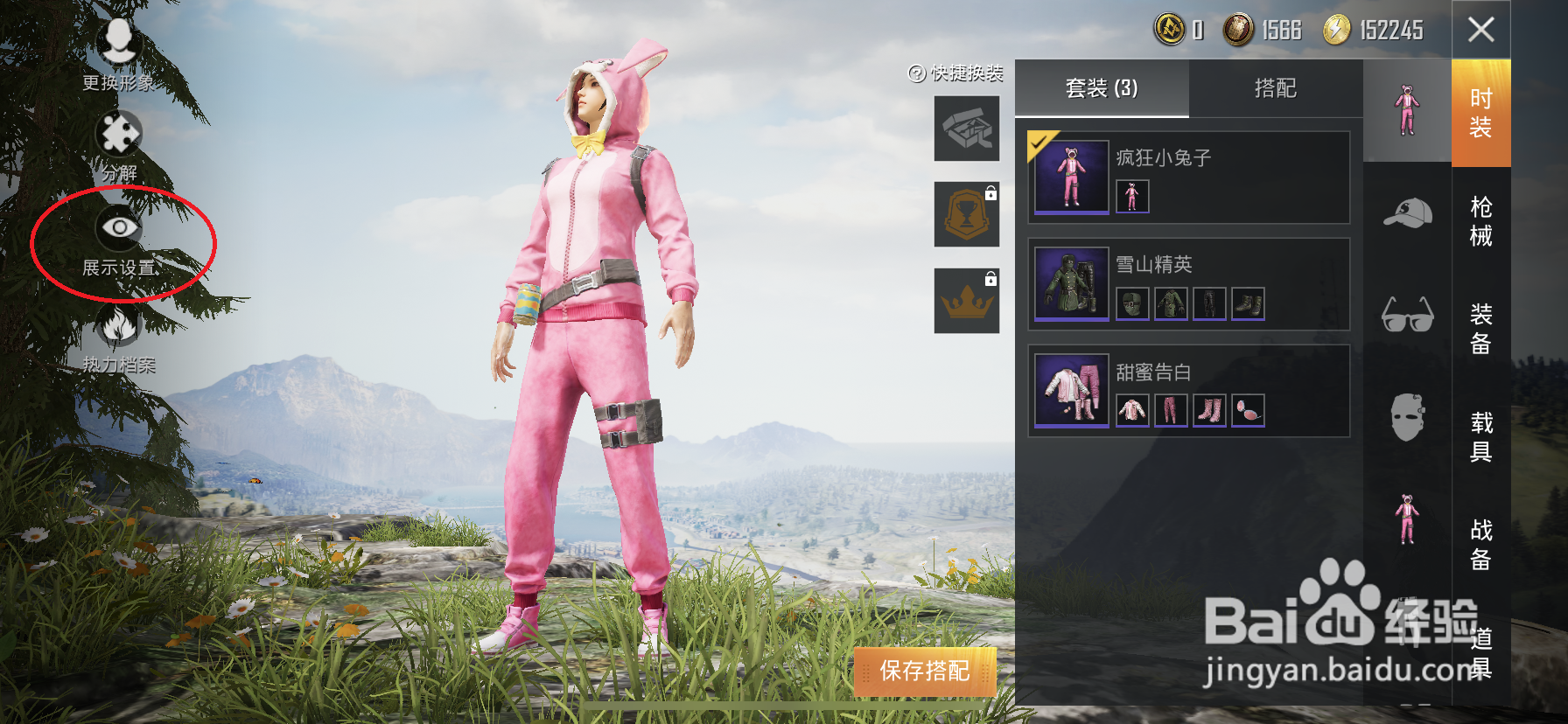The image size is (1568, 724).
Task: Open the treasure chest icon
Action: pos(966,128)
